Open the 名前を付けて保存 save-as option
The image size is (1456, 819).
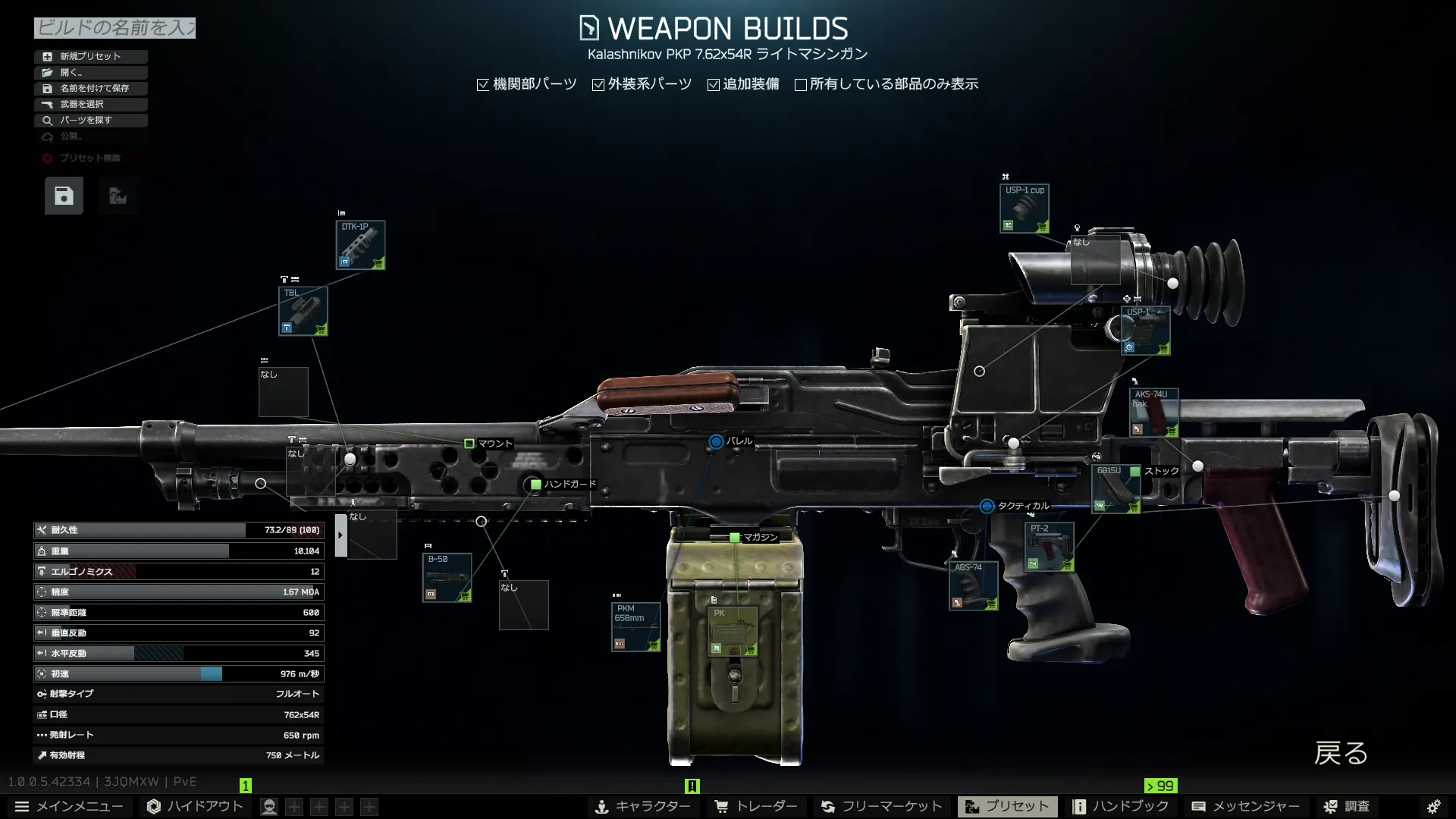click(90, 88)
